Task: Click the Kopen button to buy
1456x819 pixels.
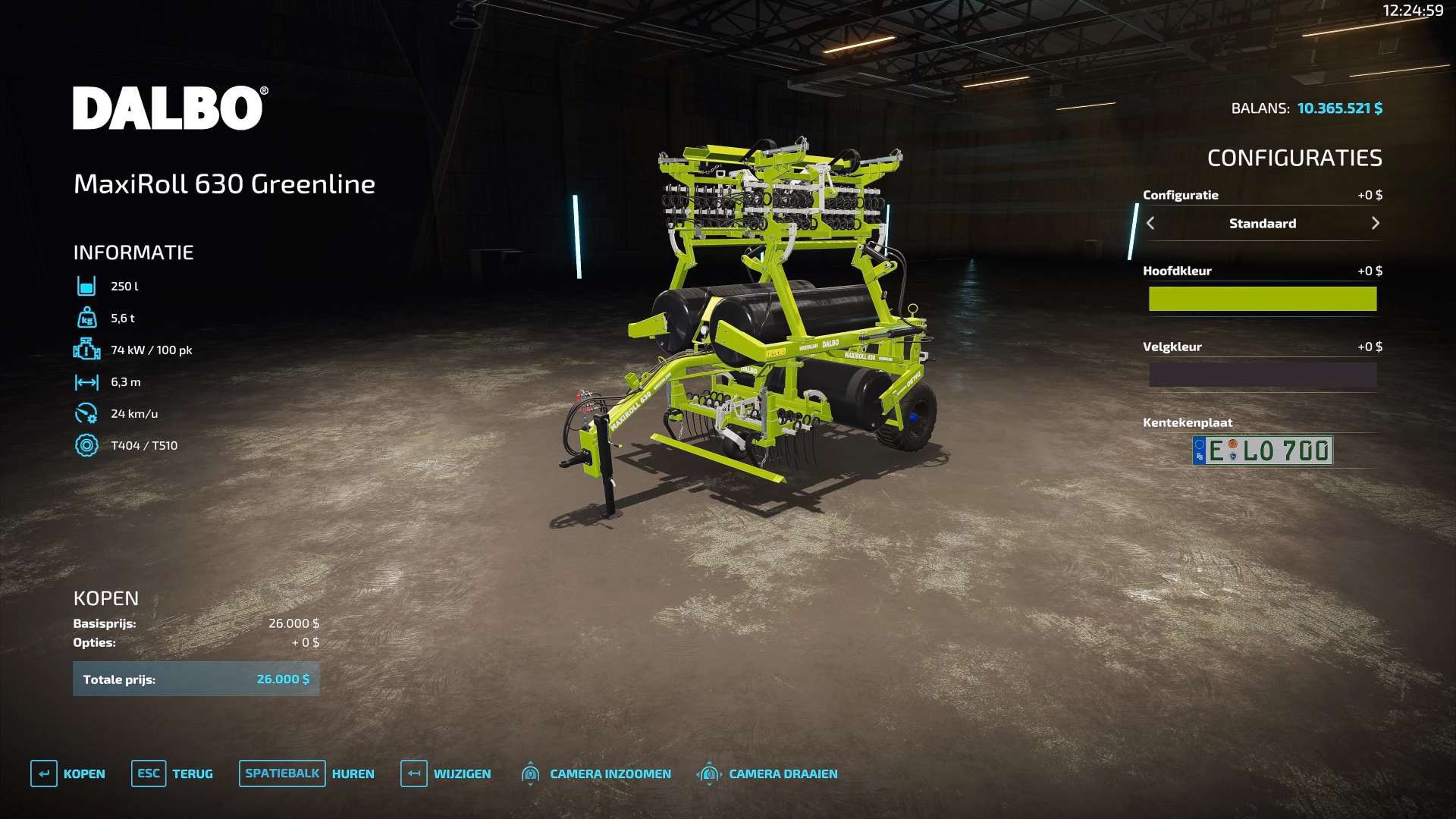Action: pos(68,773)
